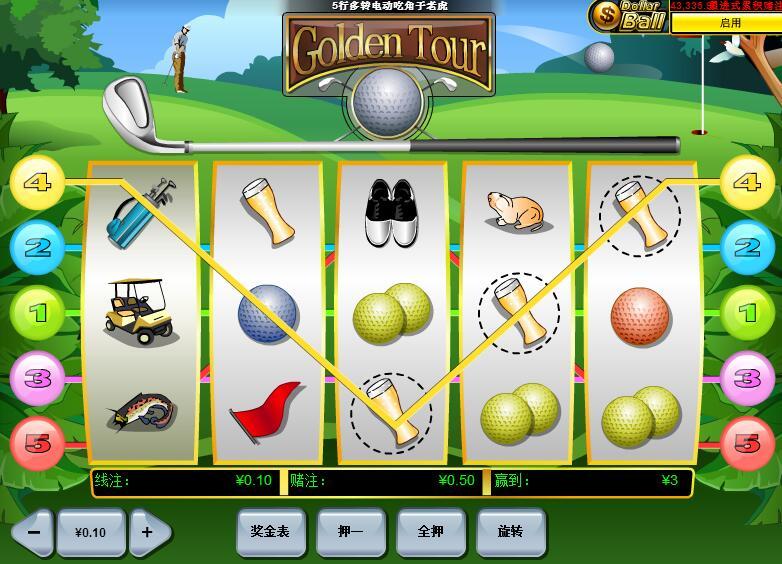Choose the blue payline 2 ball left of reels

point(37,247)
